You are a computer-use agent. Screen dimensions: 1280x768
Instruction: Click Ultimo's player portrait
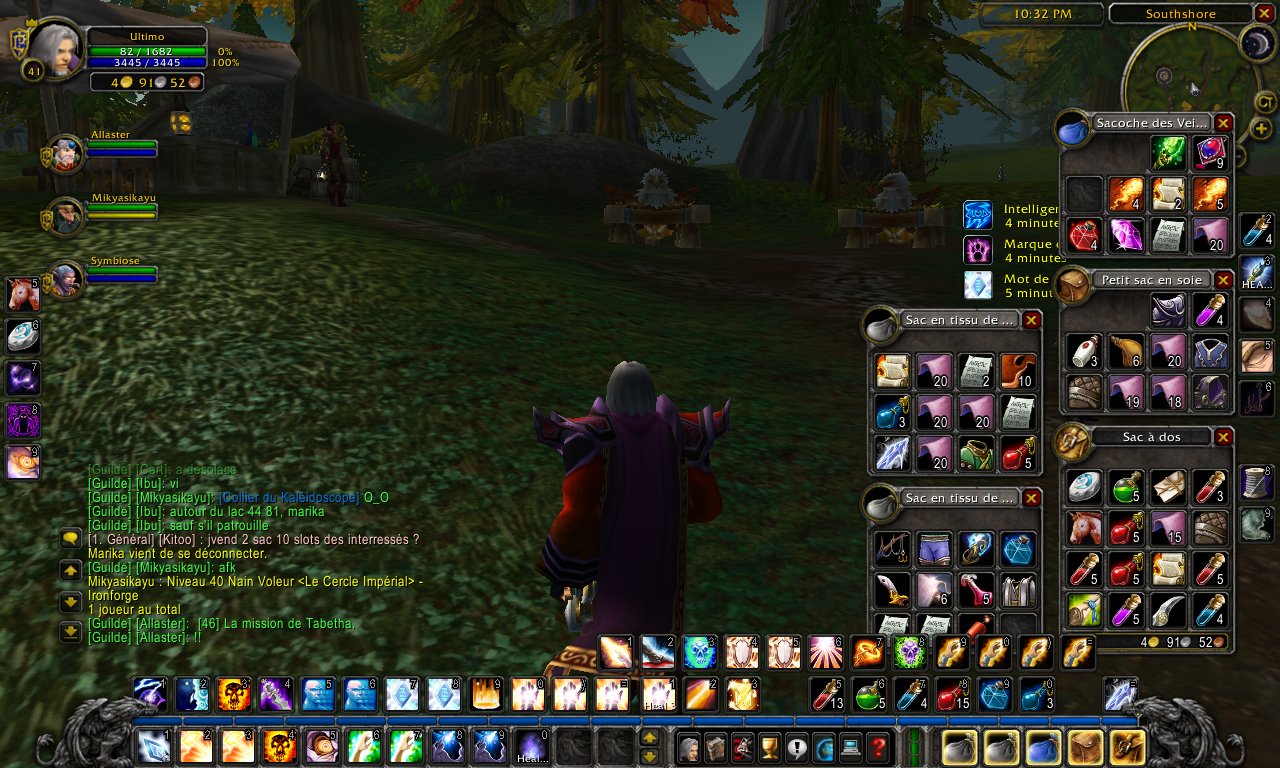[x=56, y=50]
